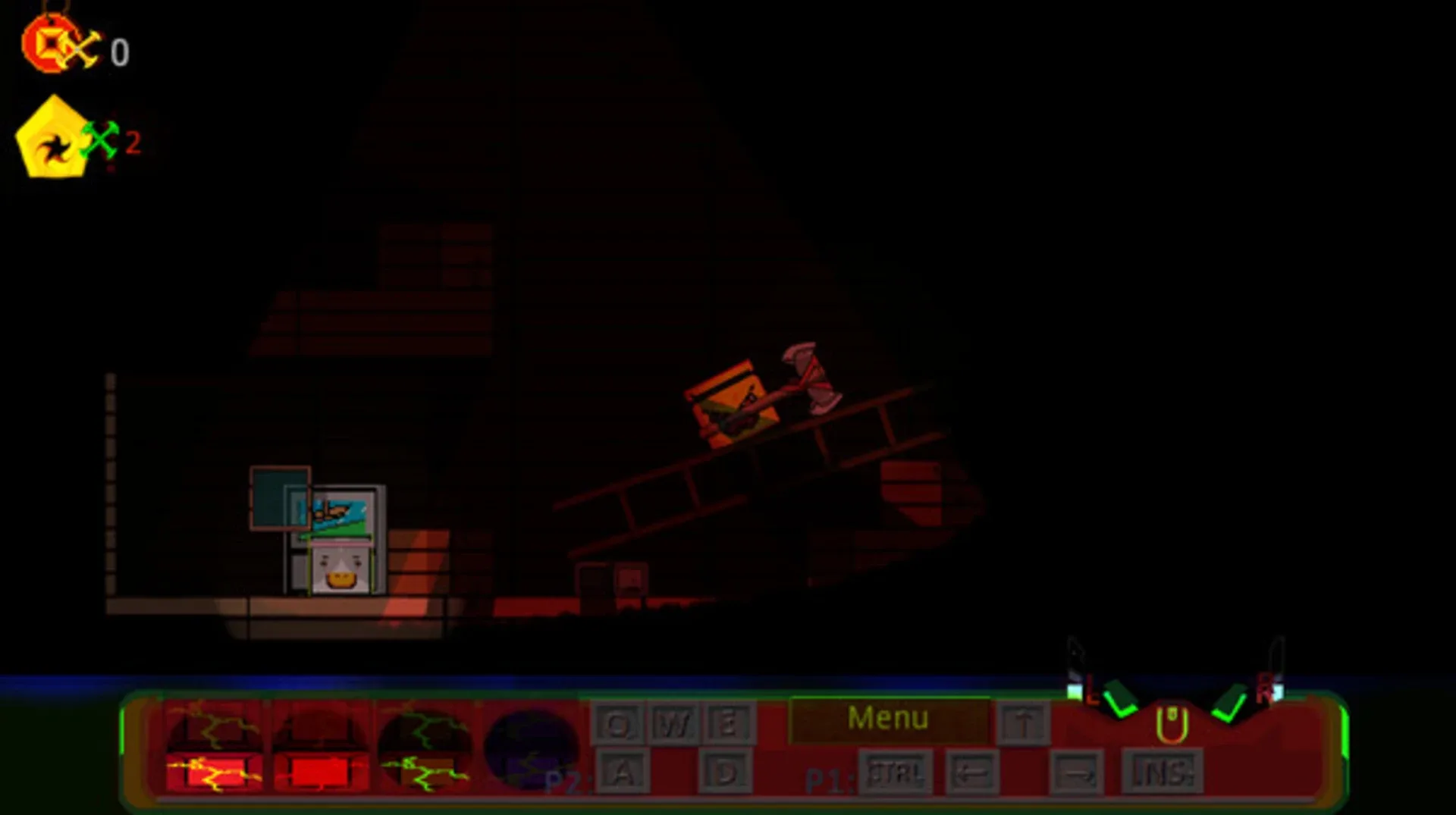Toggle the green checkmark beside L mouse indicator
The image size is (1456, 815).
[x=1119, y=707]
